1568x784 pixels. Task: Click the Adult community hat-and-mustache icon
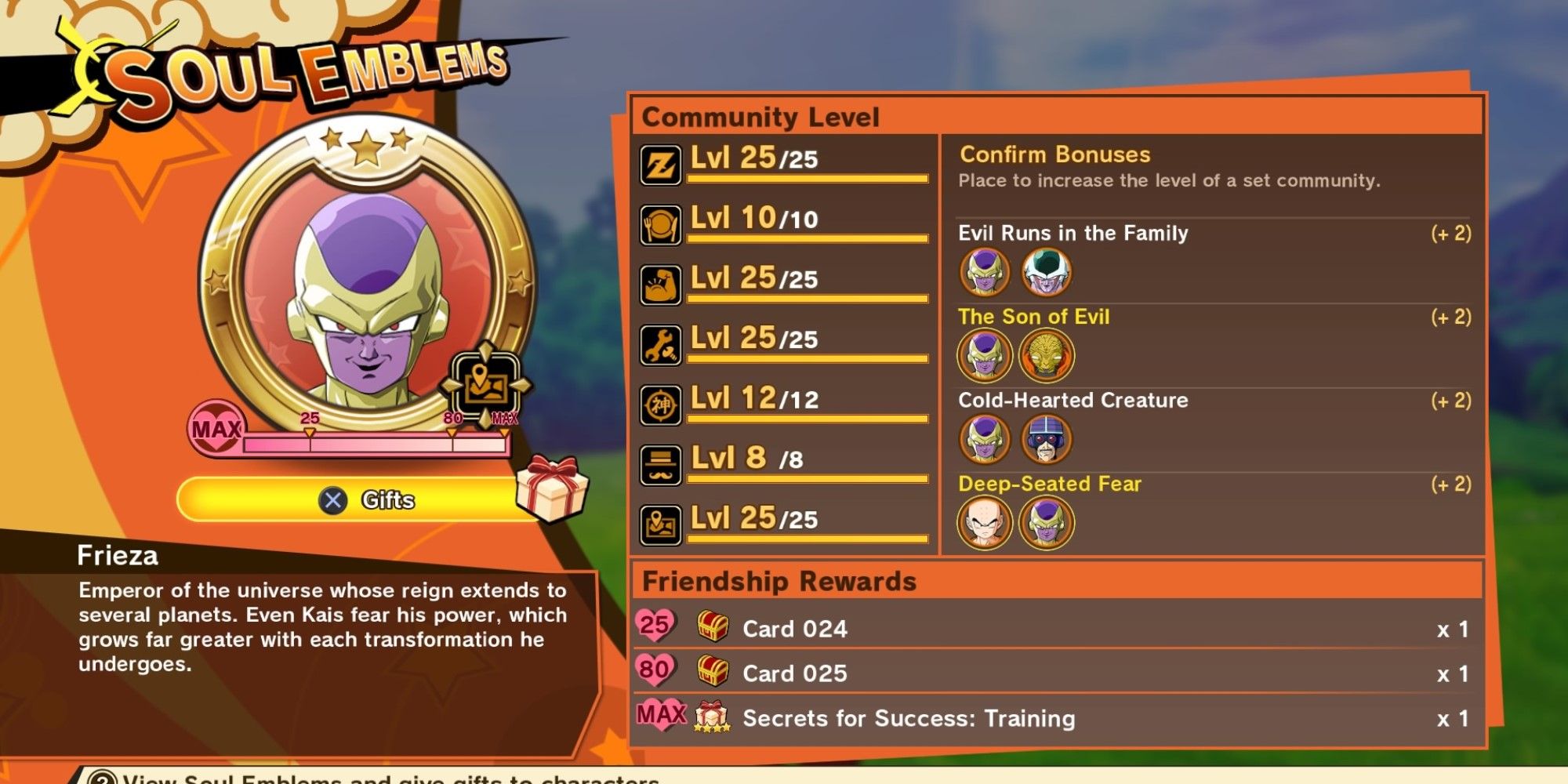click(x=661, y=462)
